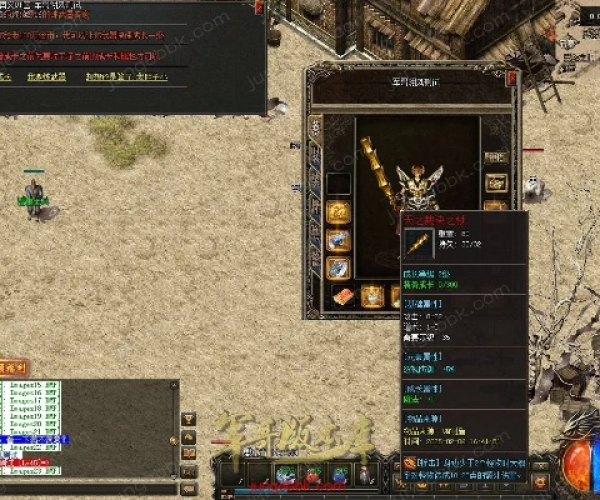Use the dark bottle in the hotbar

[x=366, y=474]
